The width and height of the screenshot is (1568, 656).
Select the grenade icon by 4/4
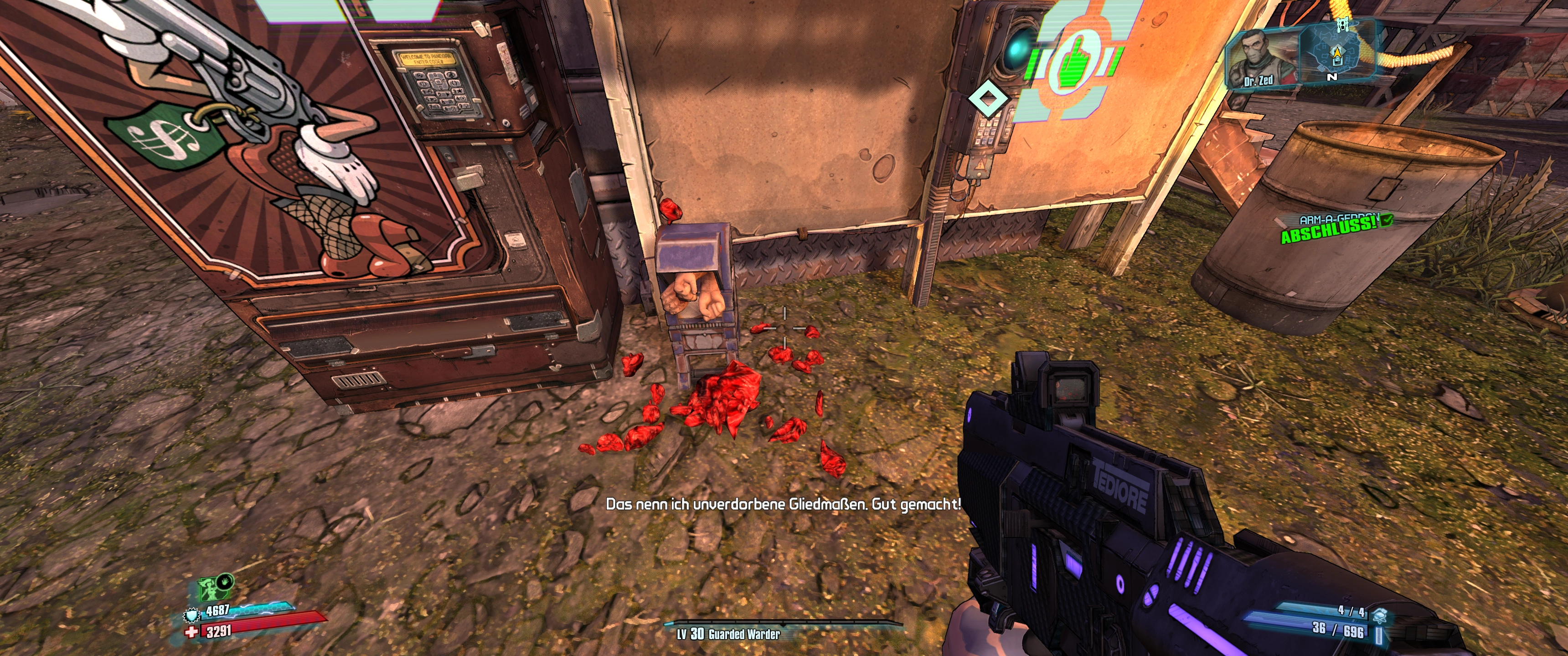tap(1380, 616)
